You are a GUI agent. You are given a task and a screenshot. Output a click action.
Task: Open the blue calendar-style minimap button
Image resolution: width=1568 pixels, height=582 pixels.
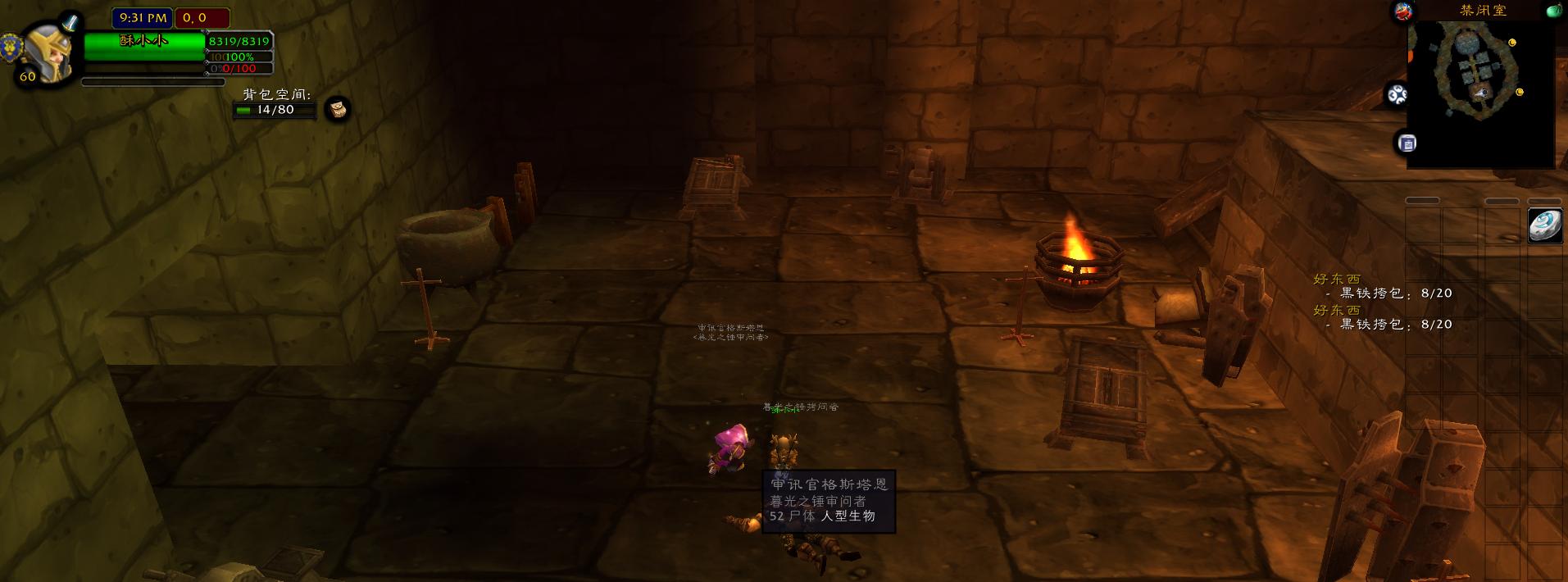(1407, 143)
